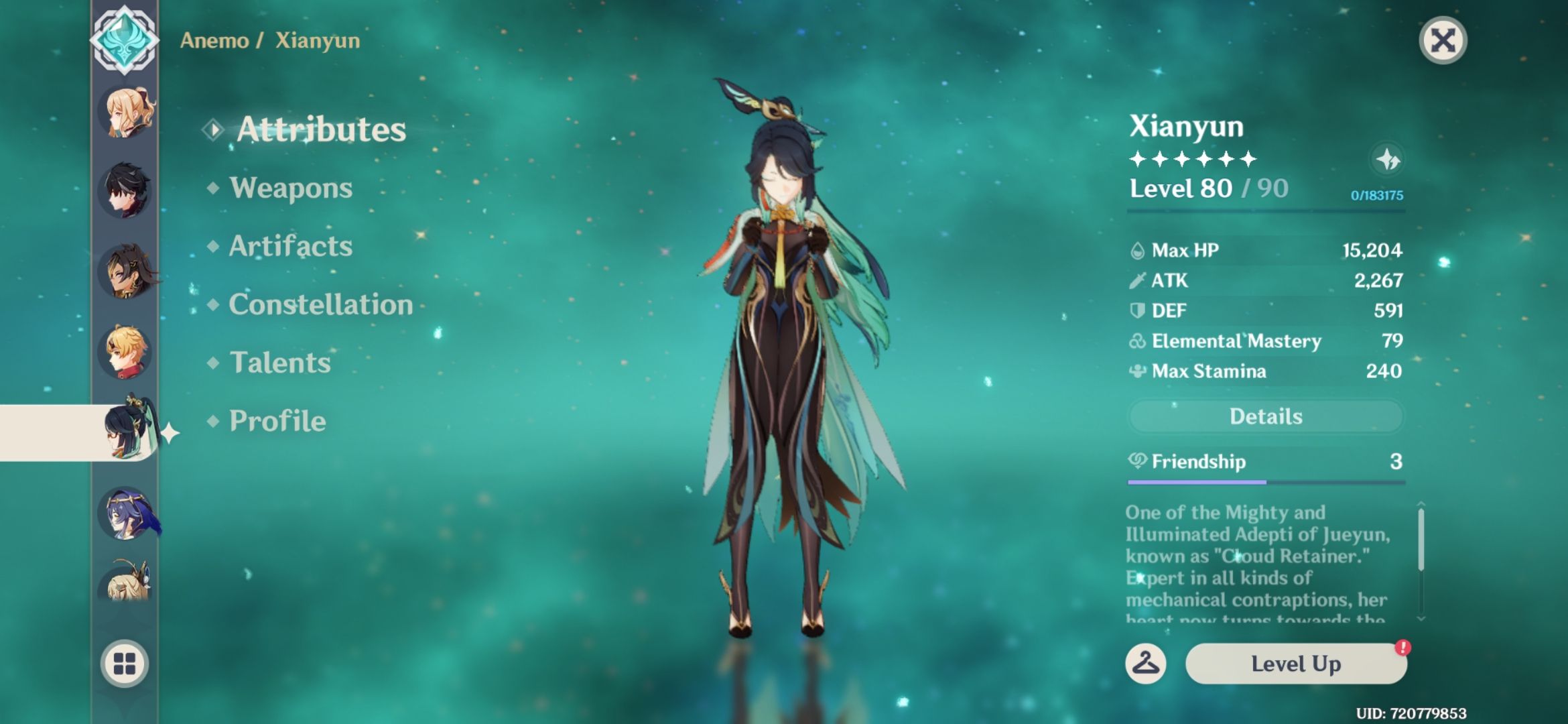Screen dimensions: 1568x724
Task: Switch to the Weapons section
Action: [x=289, y=188]
